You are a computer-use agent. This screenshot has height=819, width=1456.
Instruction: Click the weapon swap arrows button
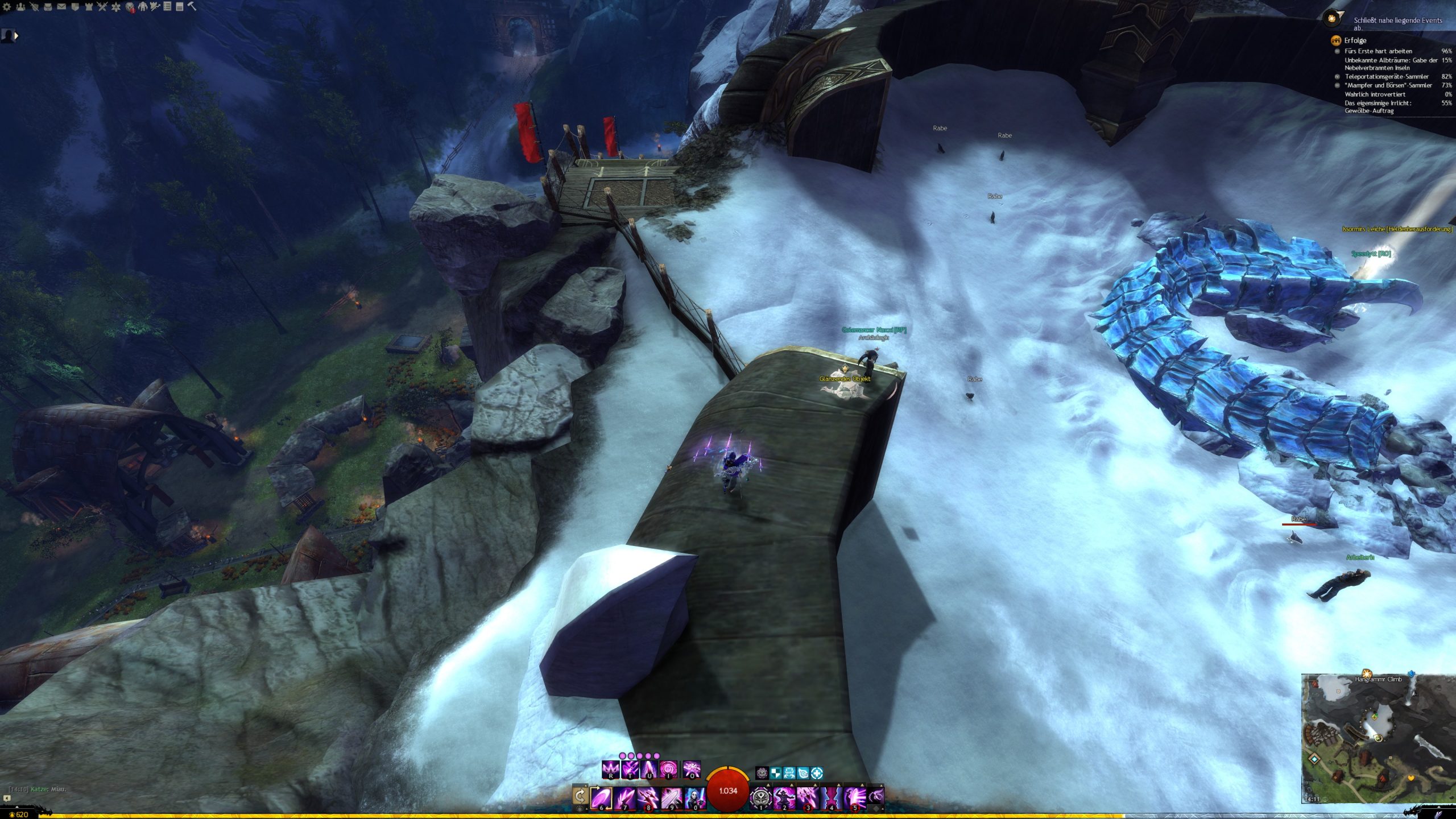[580, 795]
